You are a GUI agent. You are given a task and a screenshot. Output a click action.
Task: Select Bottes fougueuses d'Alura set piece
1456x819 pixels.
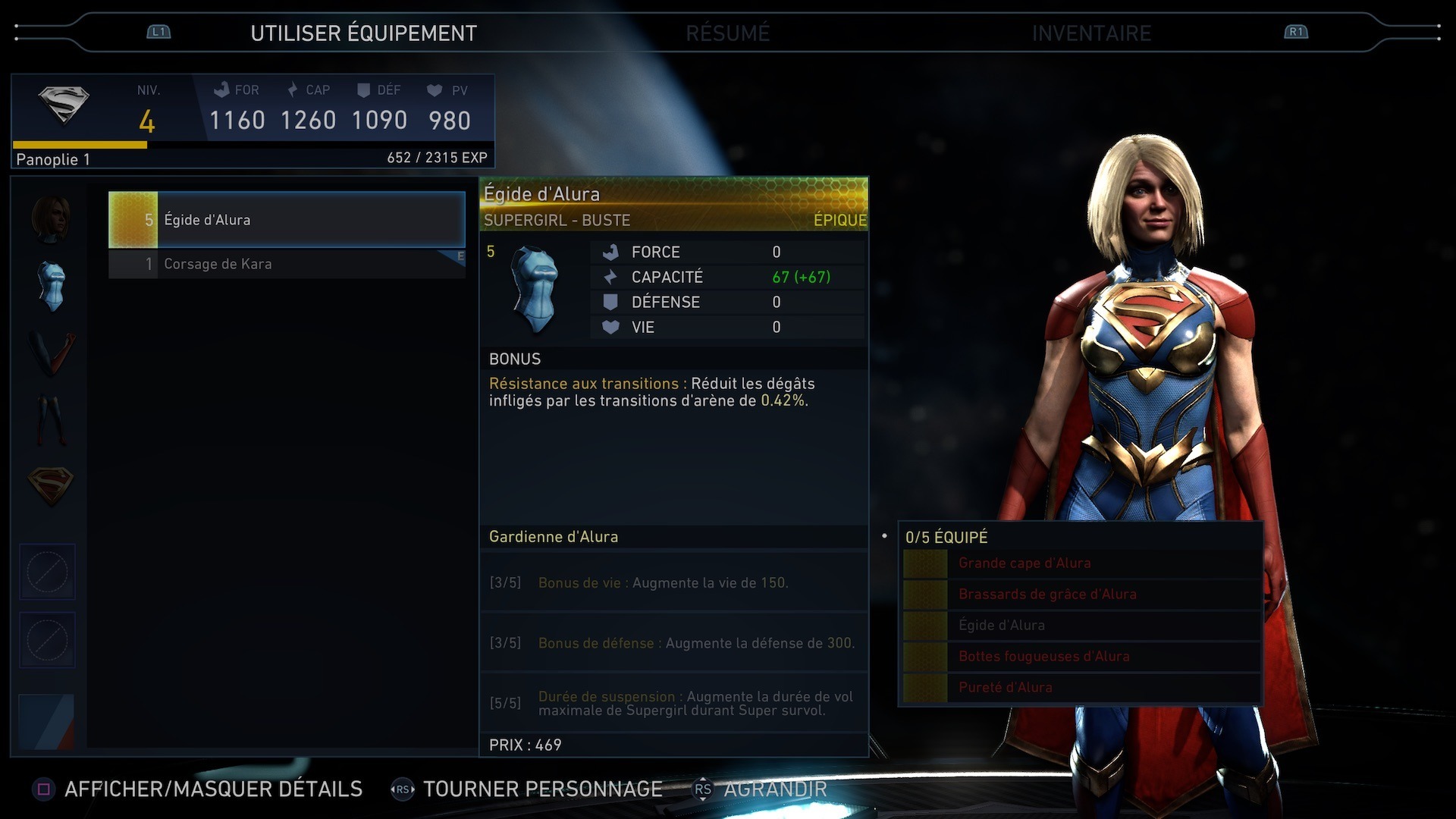1043,657
